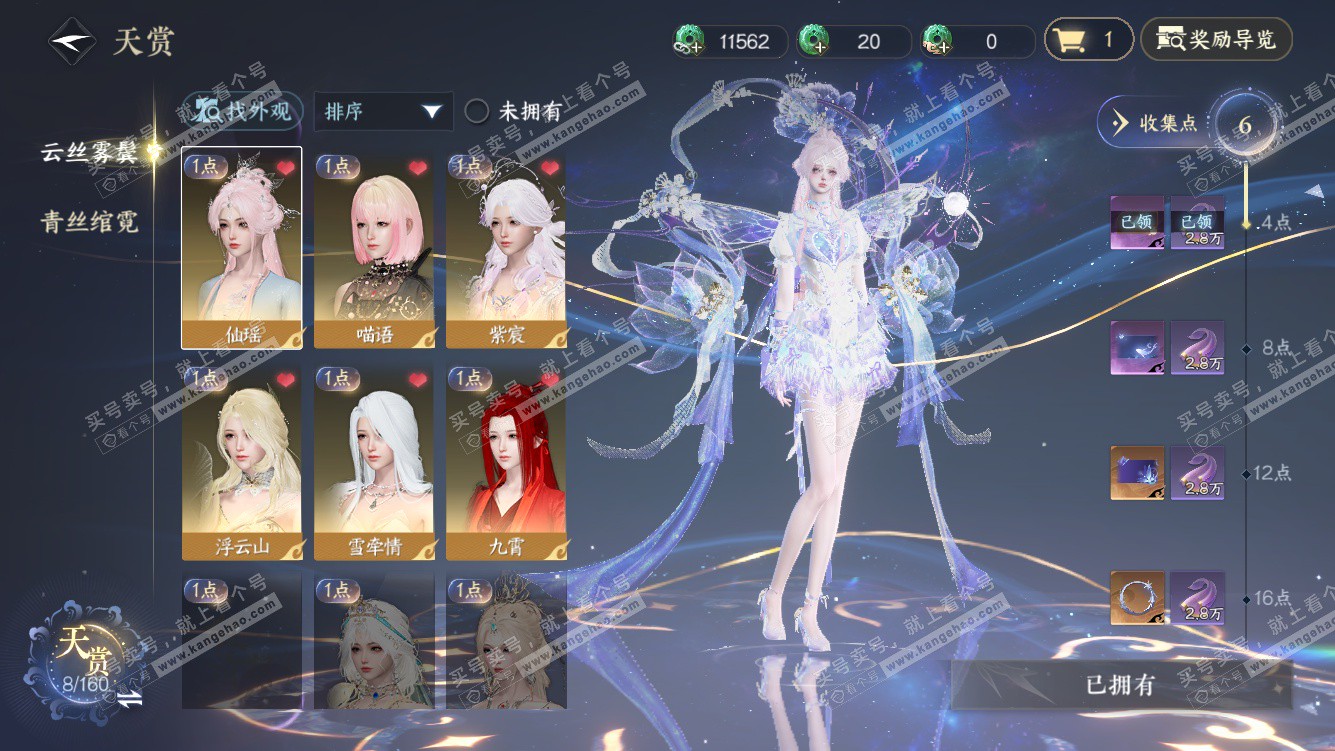
Task: View the ring reward at 16点
Action: click(x=1138, y=598)
